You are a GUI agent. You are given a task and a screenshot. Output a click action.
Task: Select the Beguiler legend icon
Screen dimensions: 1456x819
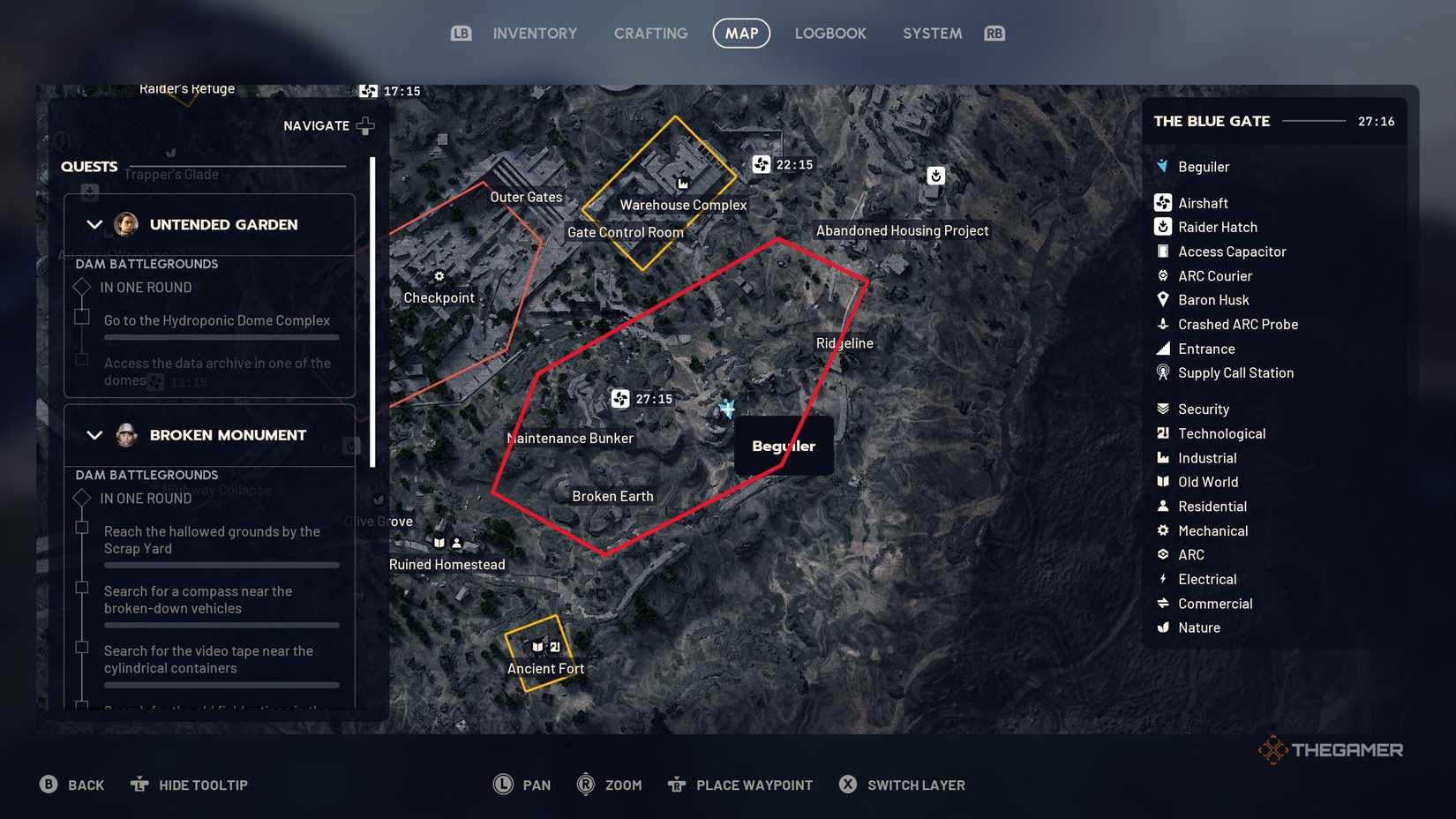click(x=1161, y=166)
